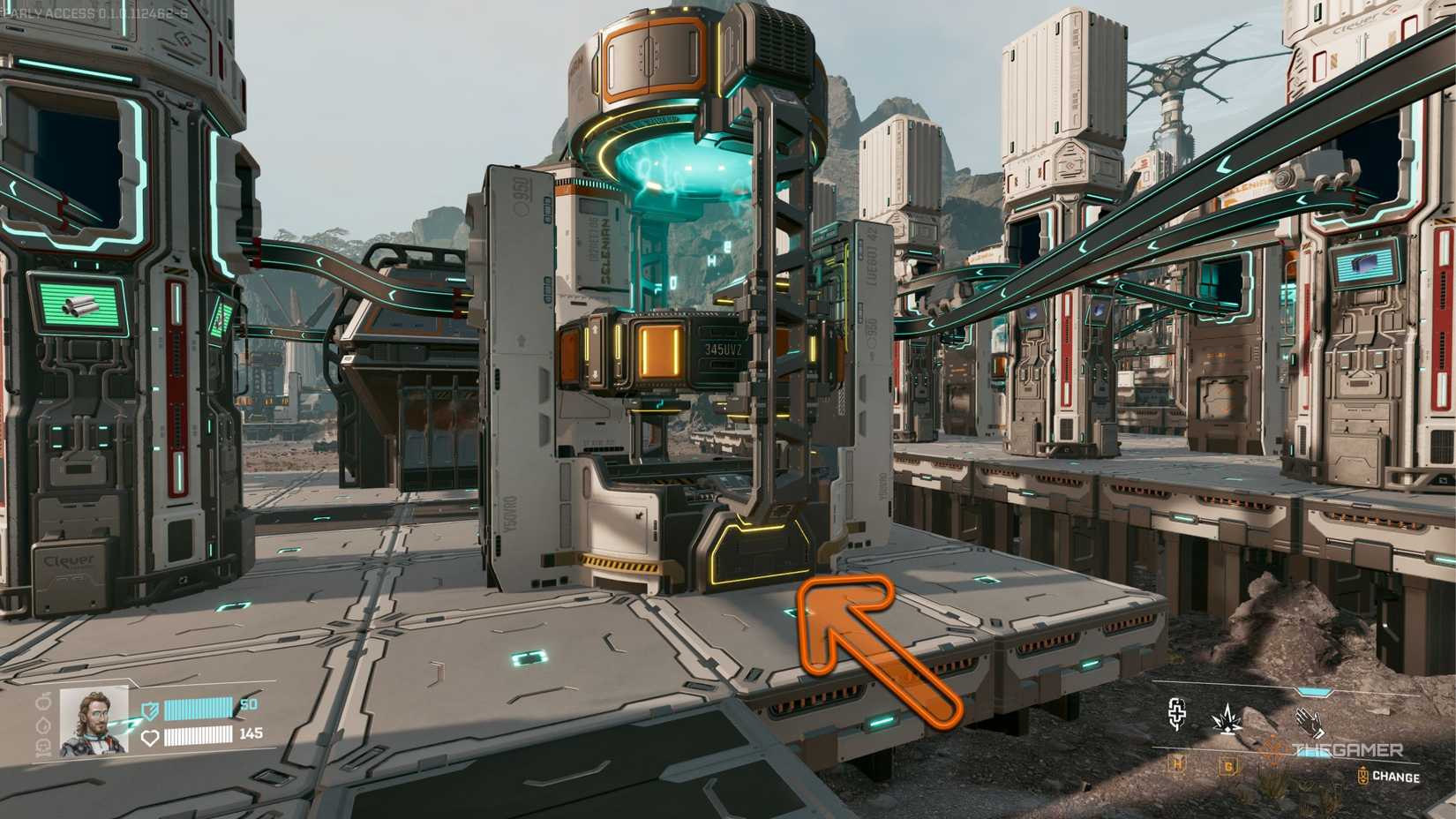This screenshot has width=1456, height=819.
Task: Open the THEGAMER watermark link
Action: (1347, 748)
